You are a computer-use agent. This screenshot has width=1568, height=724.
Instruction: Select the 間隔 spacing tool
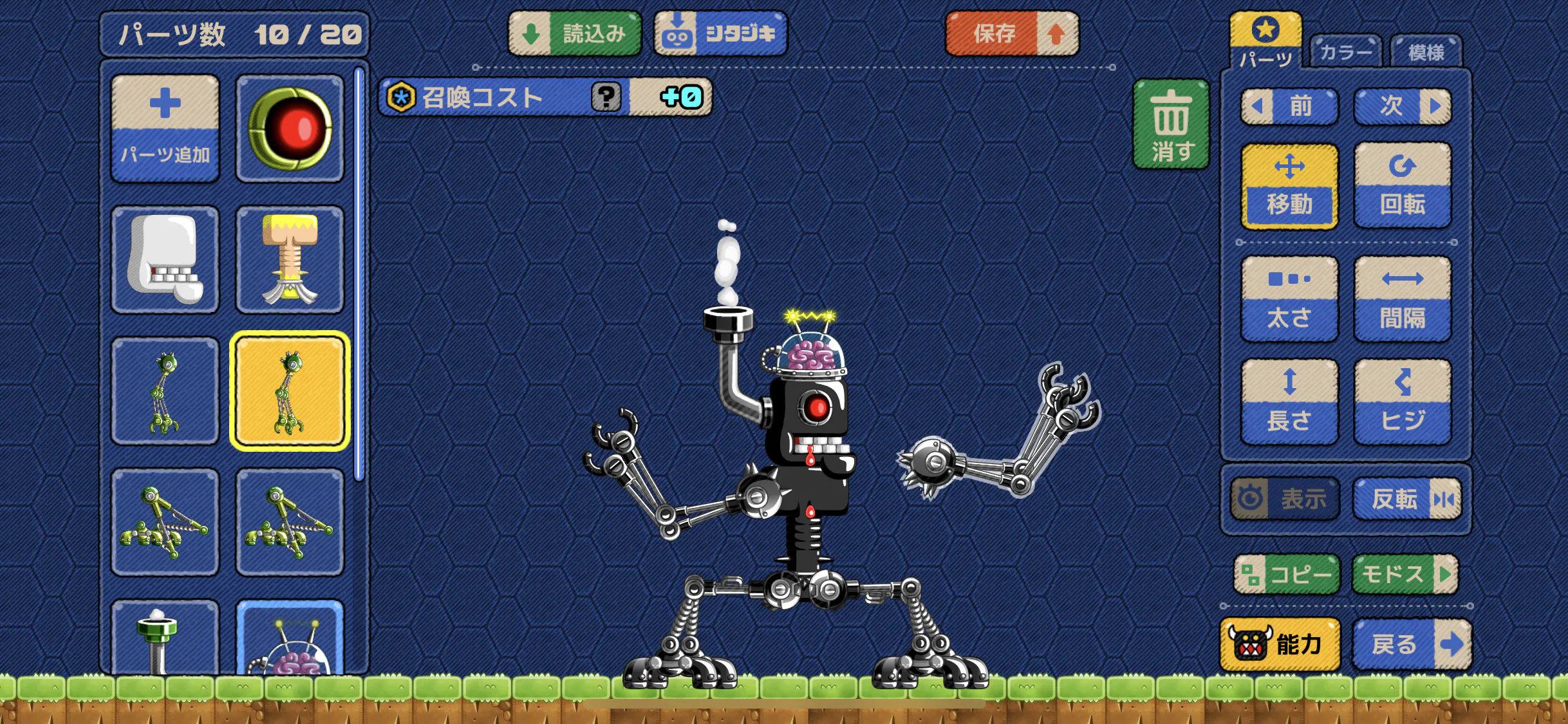tap(1403, 299)
